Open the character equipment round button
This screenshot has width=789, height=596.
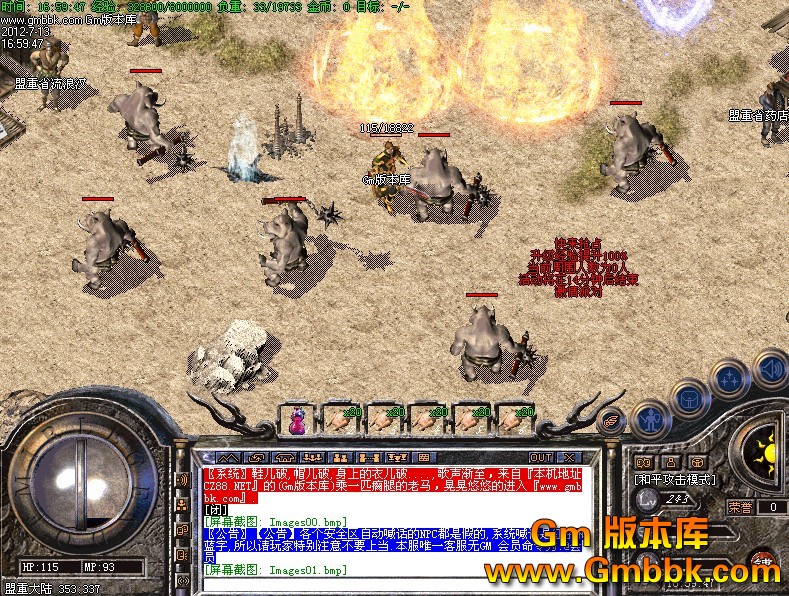[651, 418]
